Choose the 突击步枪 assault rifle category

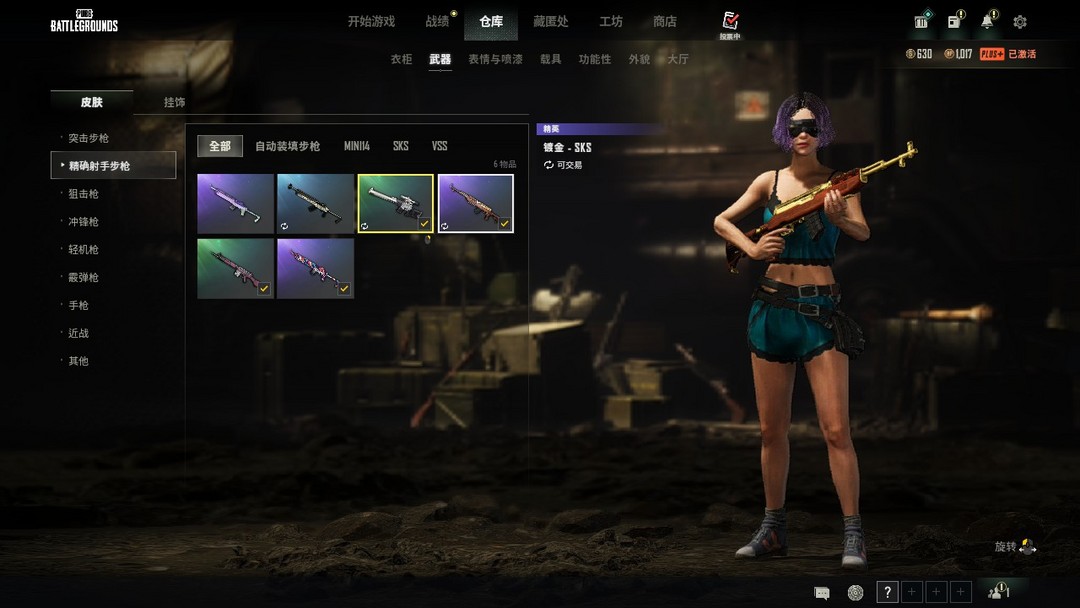click(x=89, y=138)
